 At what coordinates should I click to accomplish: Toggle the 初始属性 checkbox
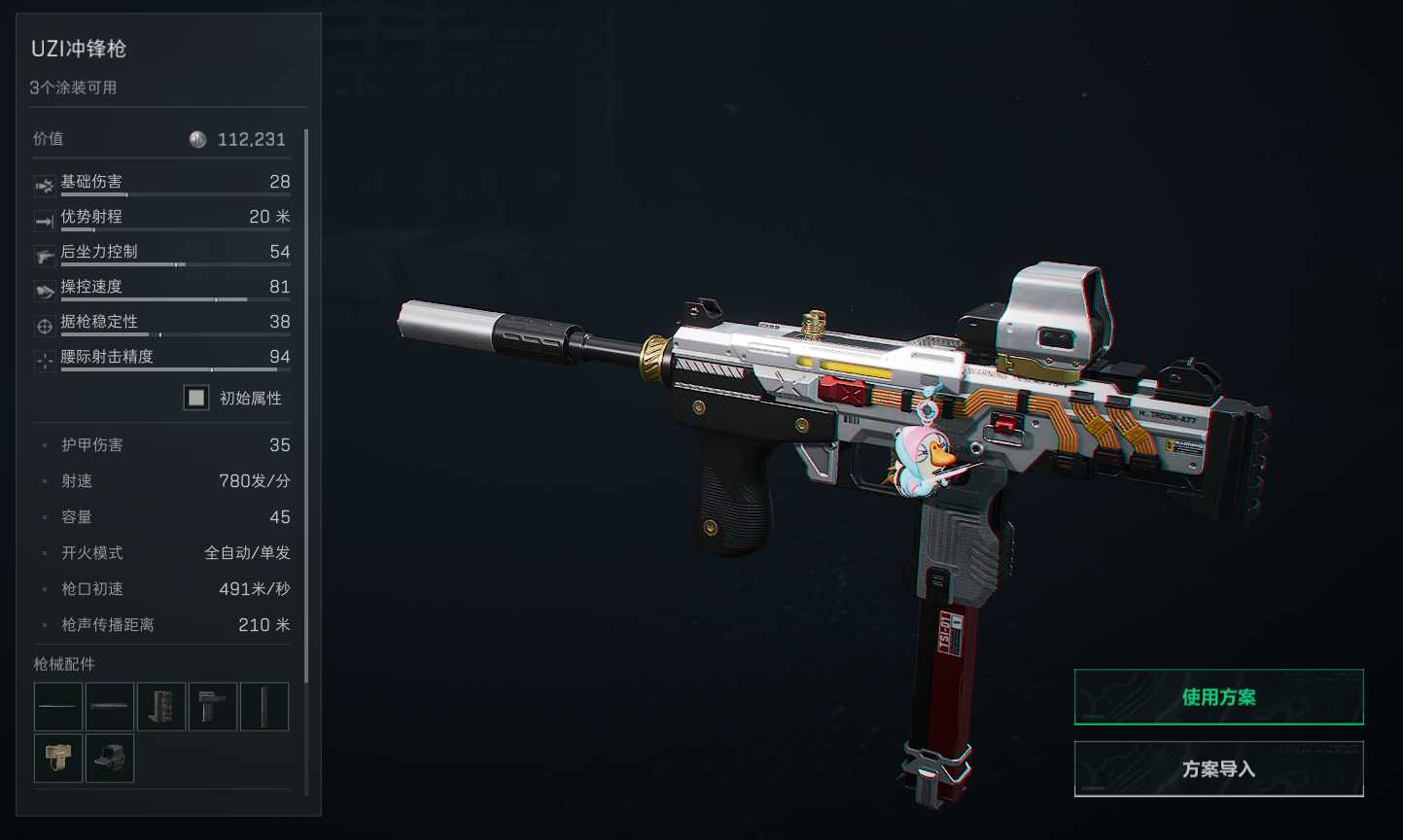pyautogui.click(x=196, y=398)
